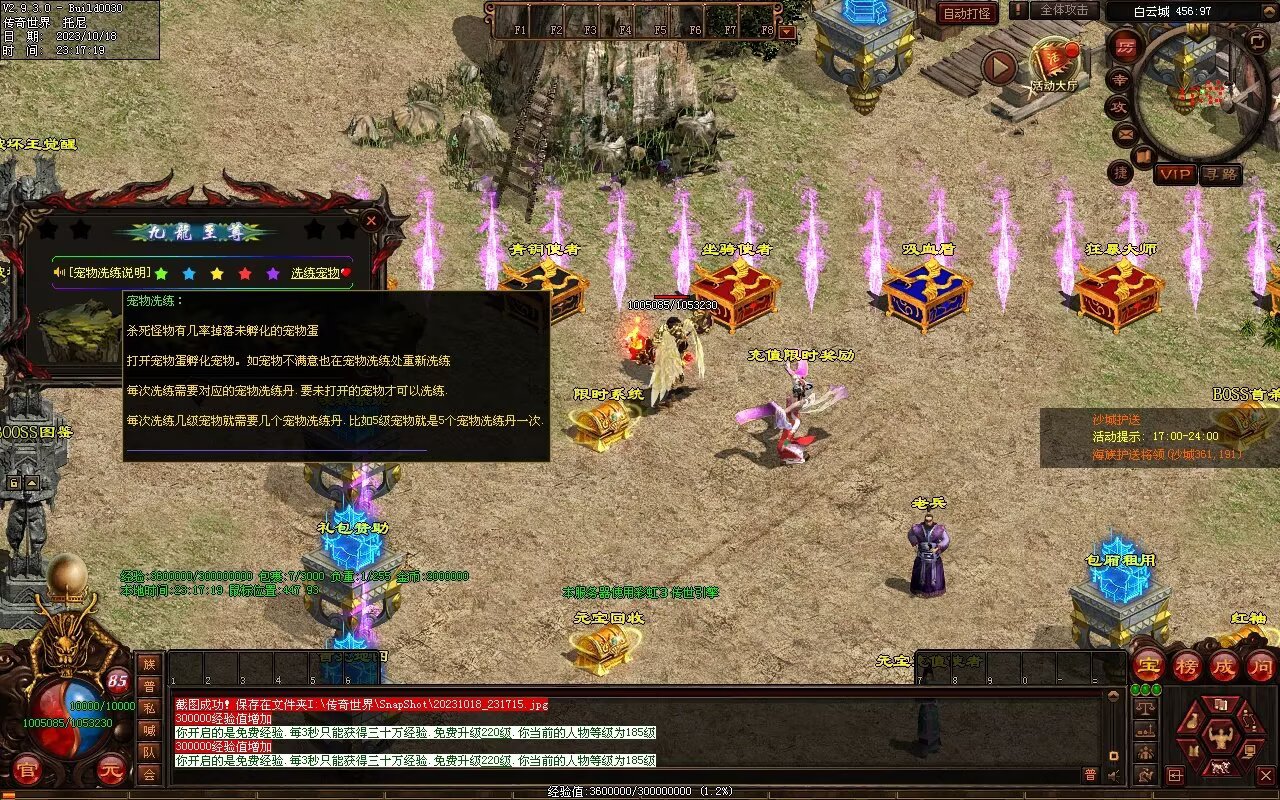The height and width of the screenshot is (800, 1280).
Task: Toggle the 自动打怪 auto-fight button
Action: click(967, 13)
